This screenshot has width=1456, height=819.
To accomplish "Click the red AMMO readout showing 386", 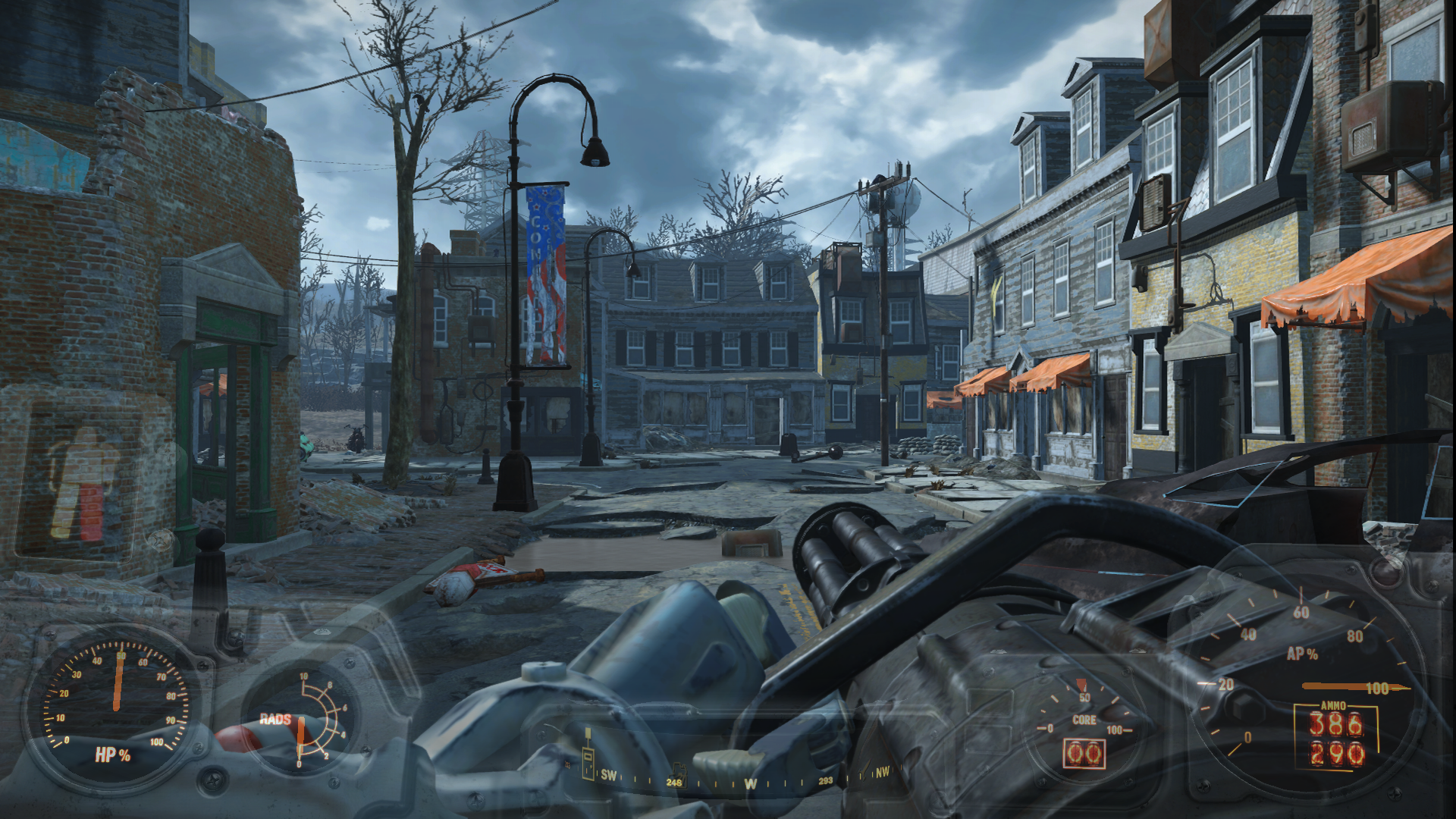I will [1336, 723].
